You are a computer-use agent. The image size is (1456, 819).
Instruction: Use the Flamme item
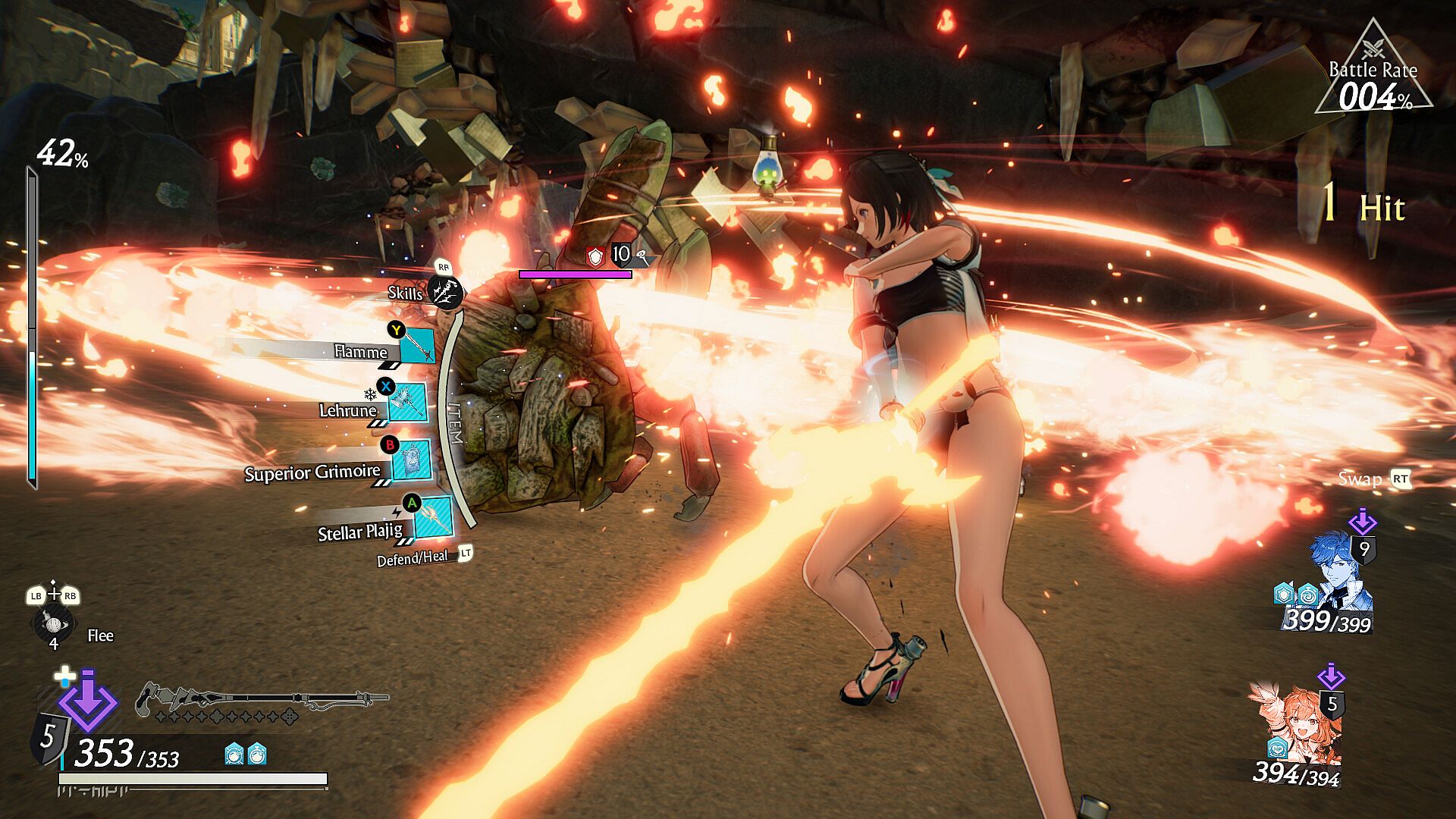(x=416, y=347)
